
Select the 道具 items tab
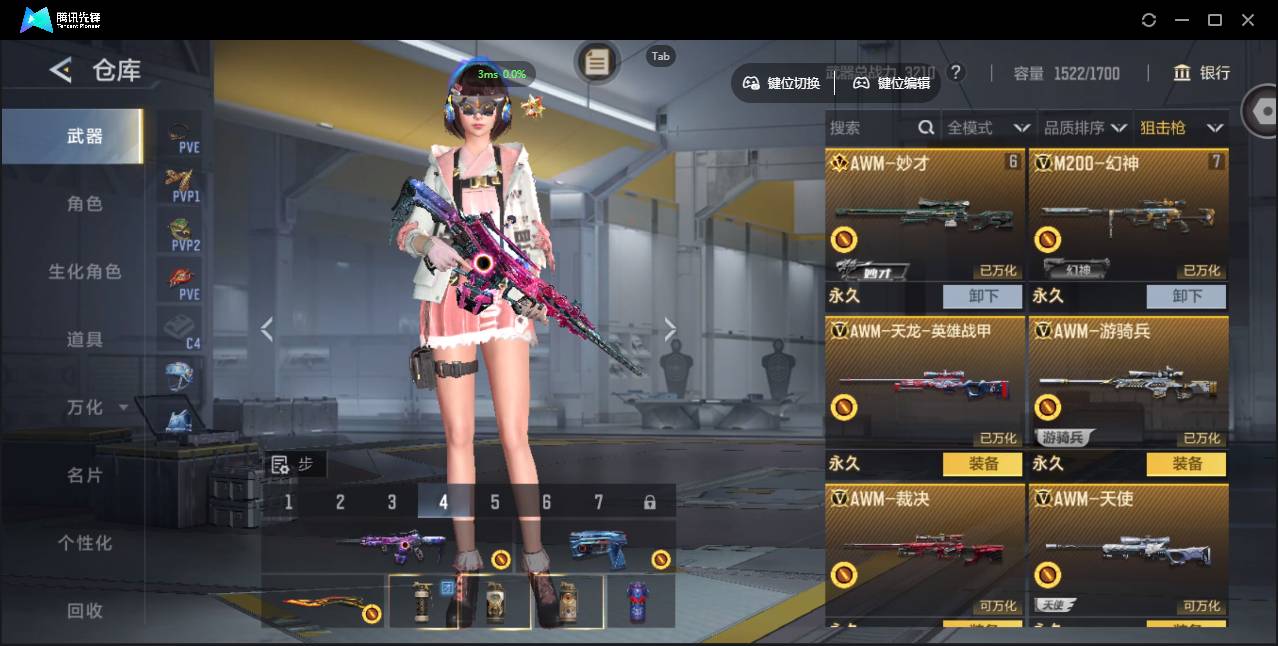[85, 340]
